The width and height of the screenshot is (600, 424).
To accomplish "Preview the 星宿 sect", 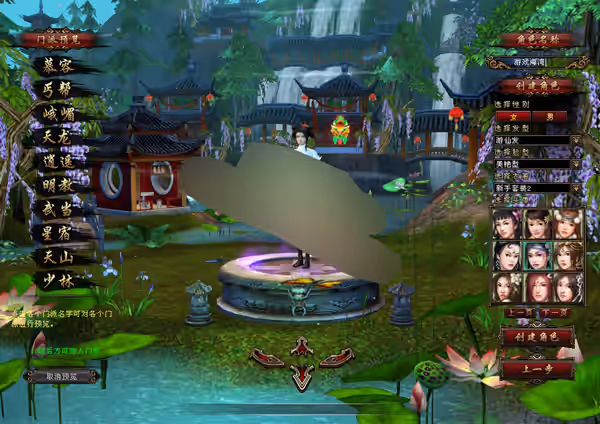I will point(58,234).
